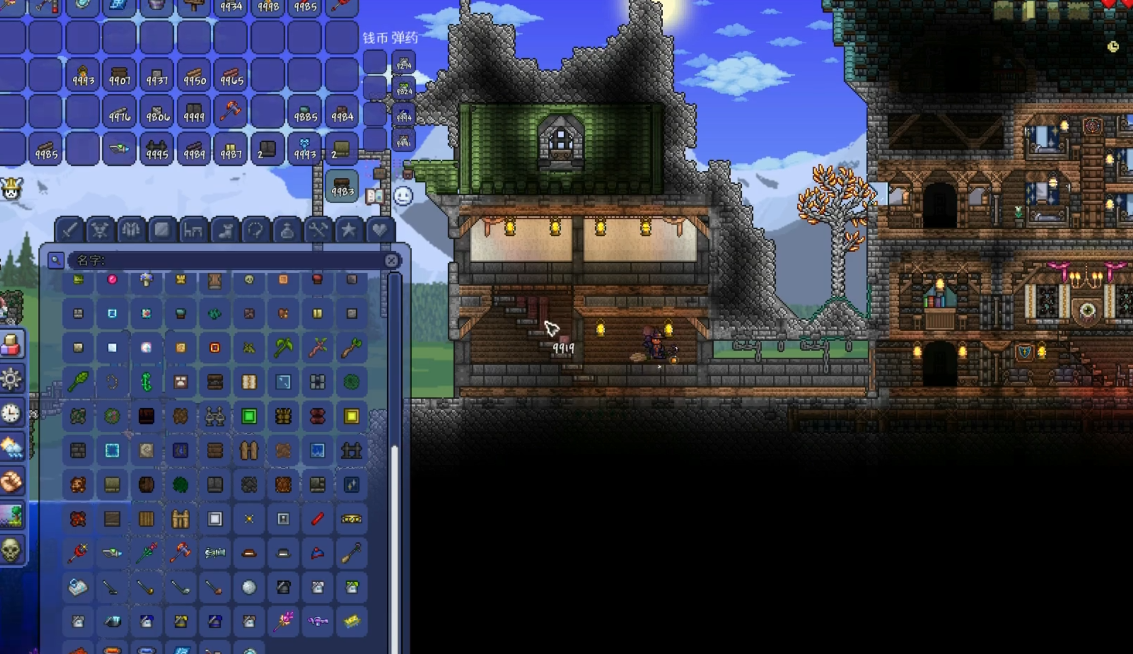Switch to the heart filter tab
Screen dimensions: 1133x654
pos(379,230)
